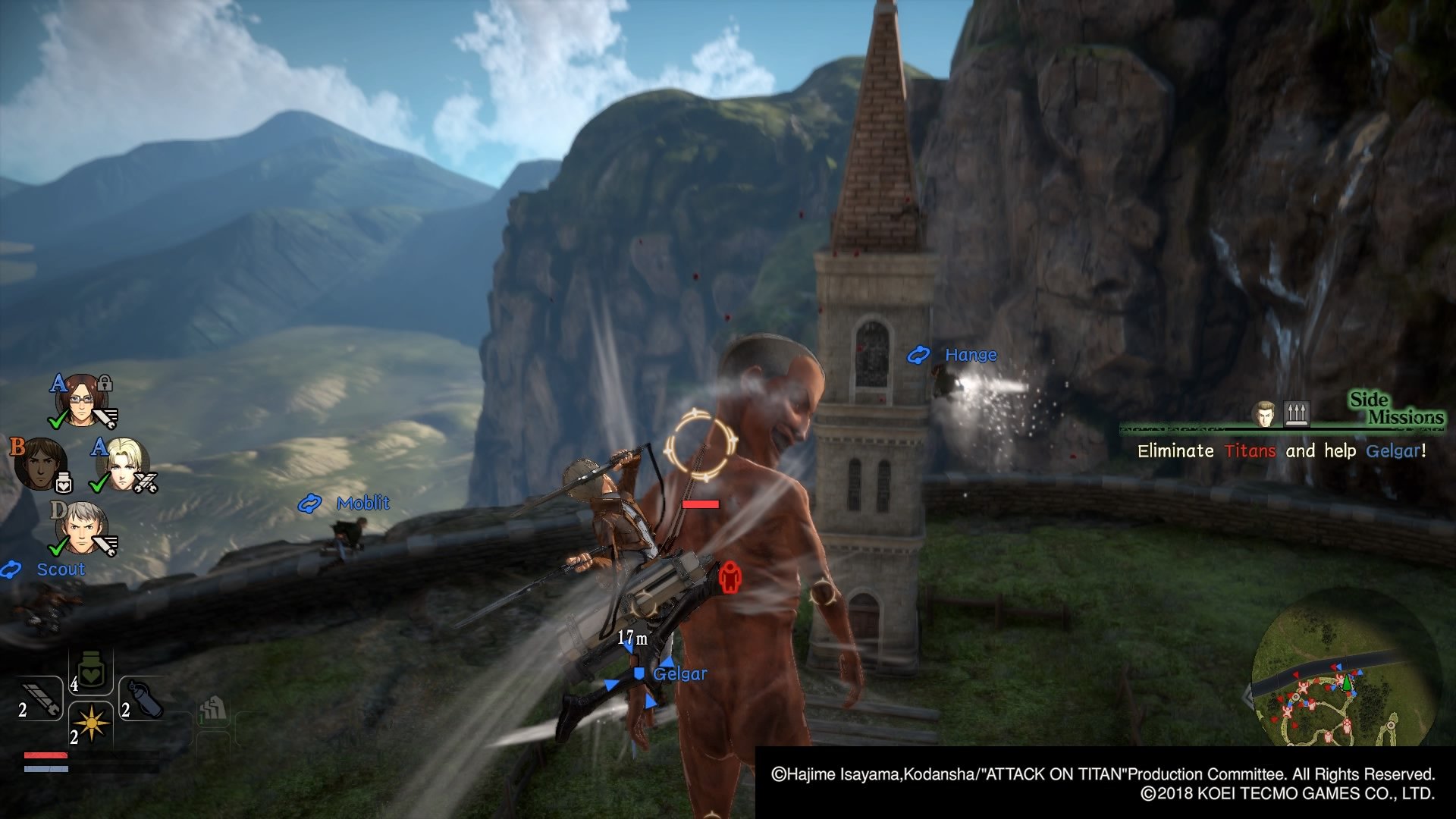Click the red Titans text in mission objective
The image size is (1456, 819).
click(x=1251, y=451)
